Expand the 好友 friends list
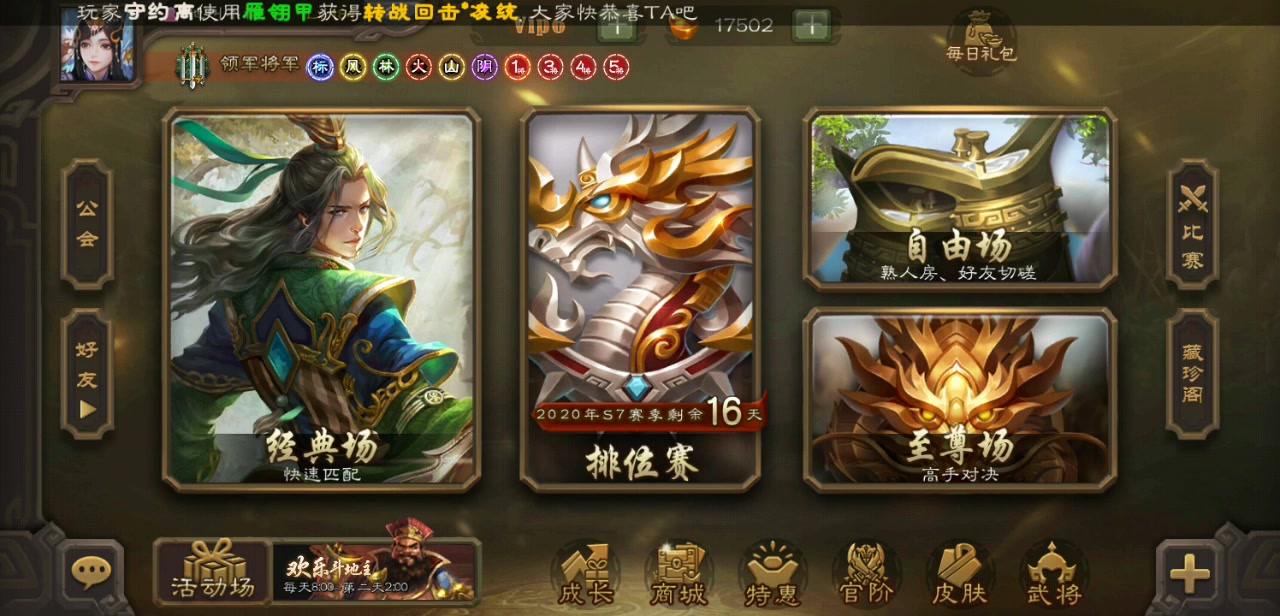 tap(87, 374)
